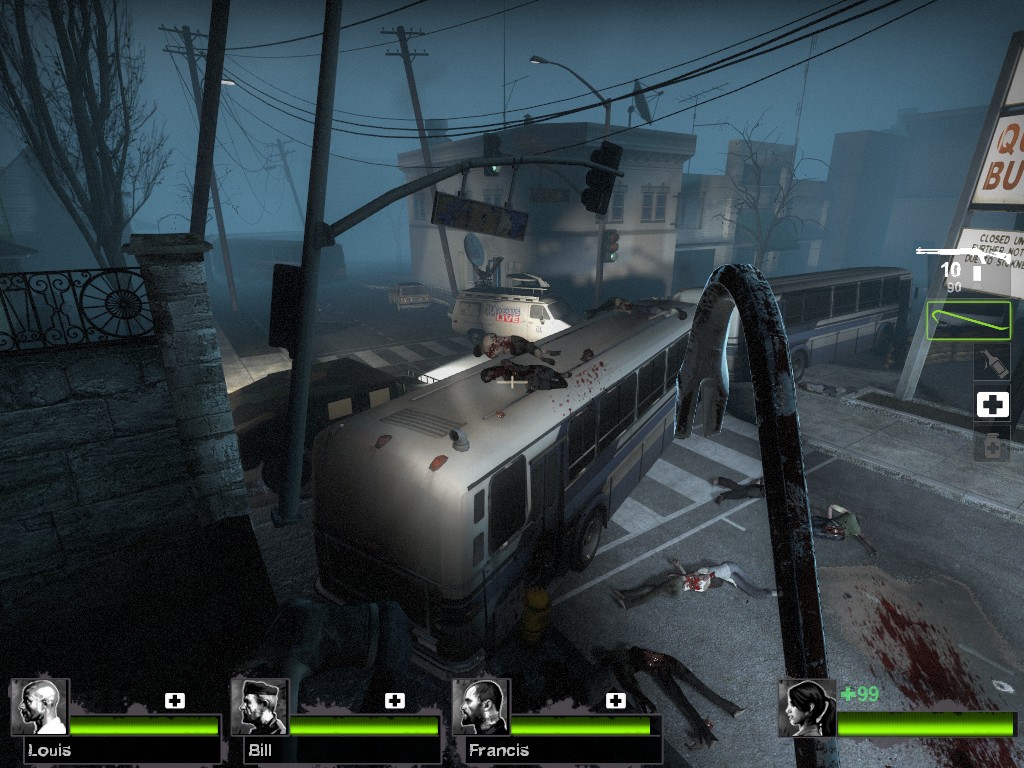Click Bill's first aid kit indicator

pos(395,700)
